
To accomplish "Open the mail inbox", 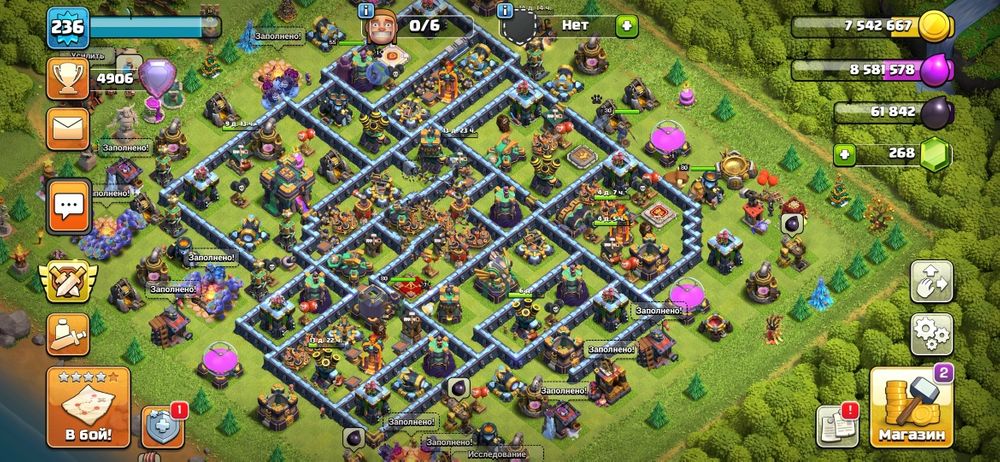I will click(x=68, y=129).
